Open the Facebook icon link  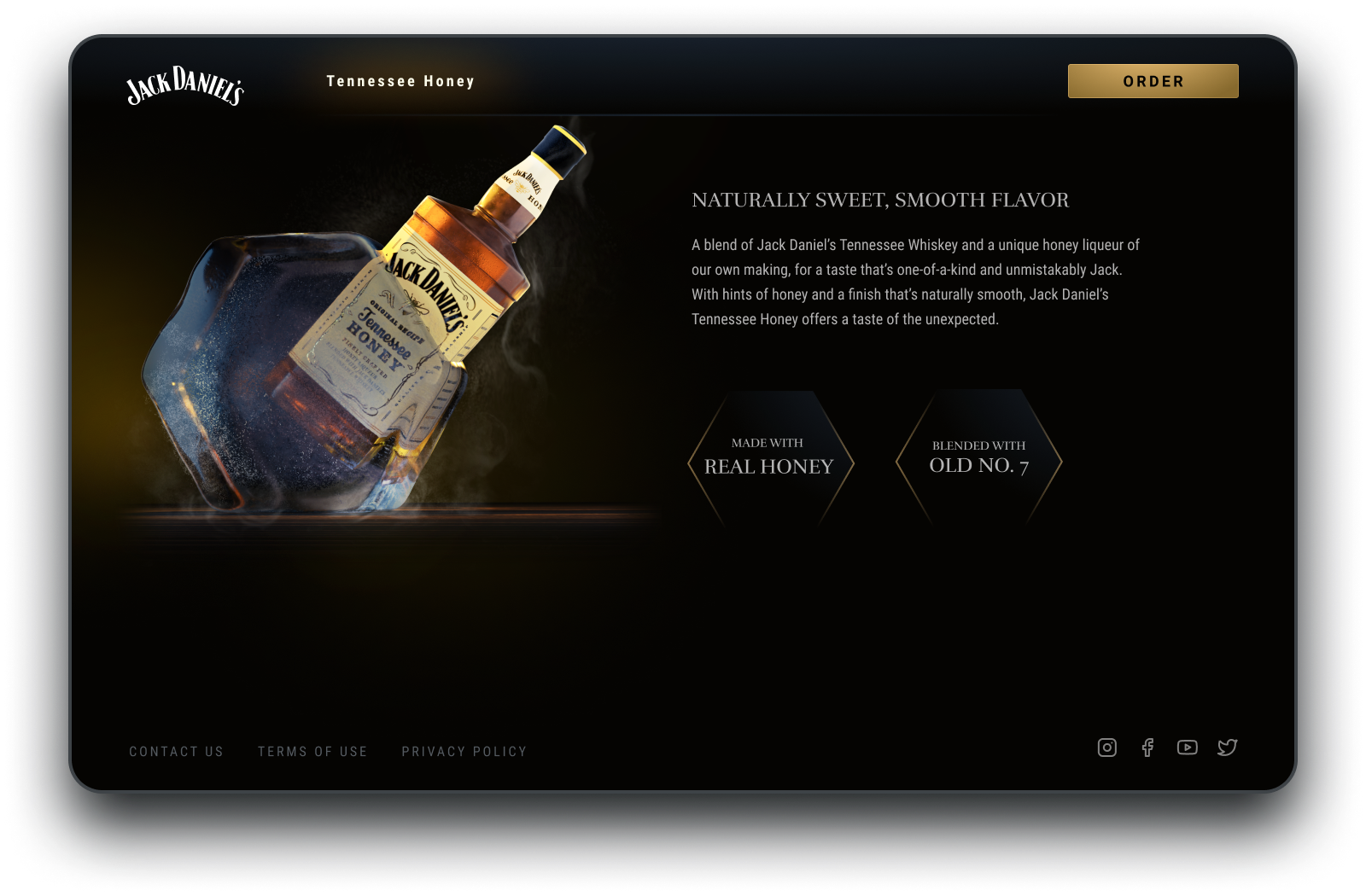[x=1147, y=748]
